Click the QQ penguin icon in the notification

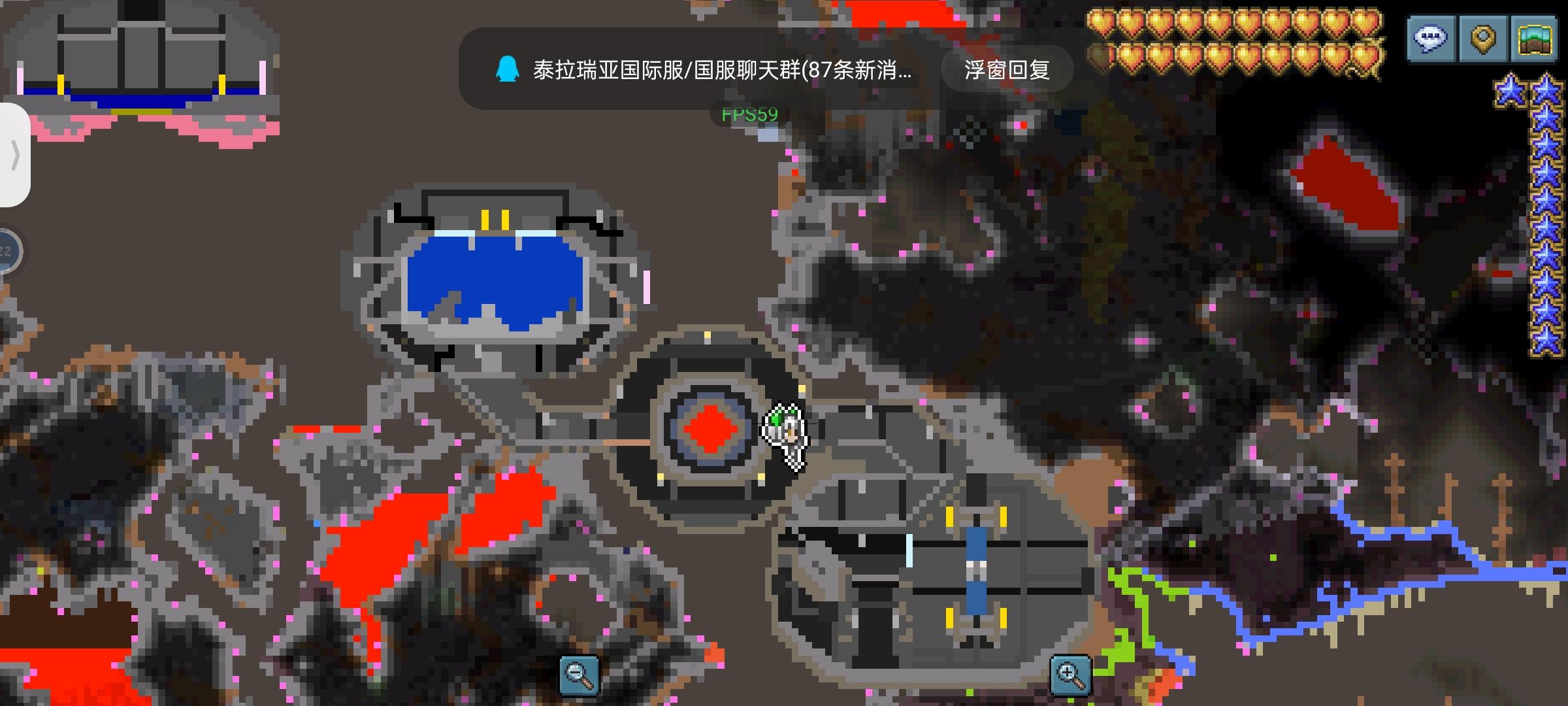click(x=508, y=67)
